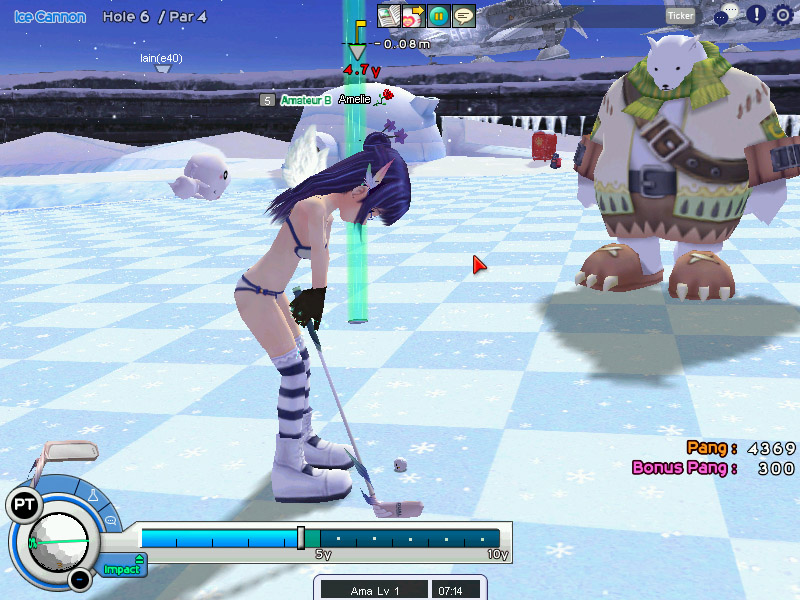Open the flask item slot
The height and width of the screenshot is (600, 800).
(93, 494)
